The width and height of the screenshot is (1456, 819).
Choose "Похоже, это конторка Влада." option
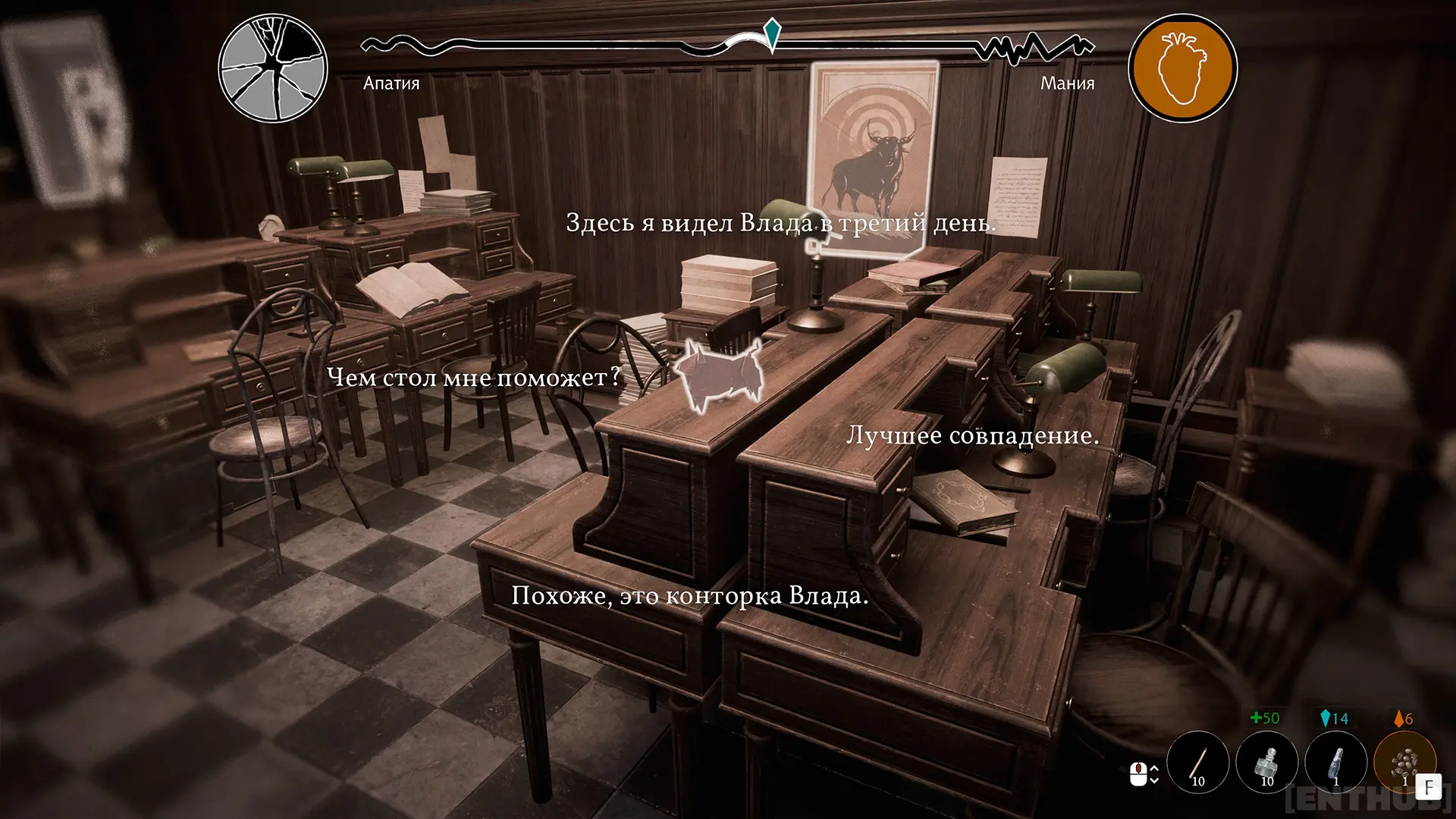pos(689,595)
